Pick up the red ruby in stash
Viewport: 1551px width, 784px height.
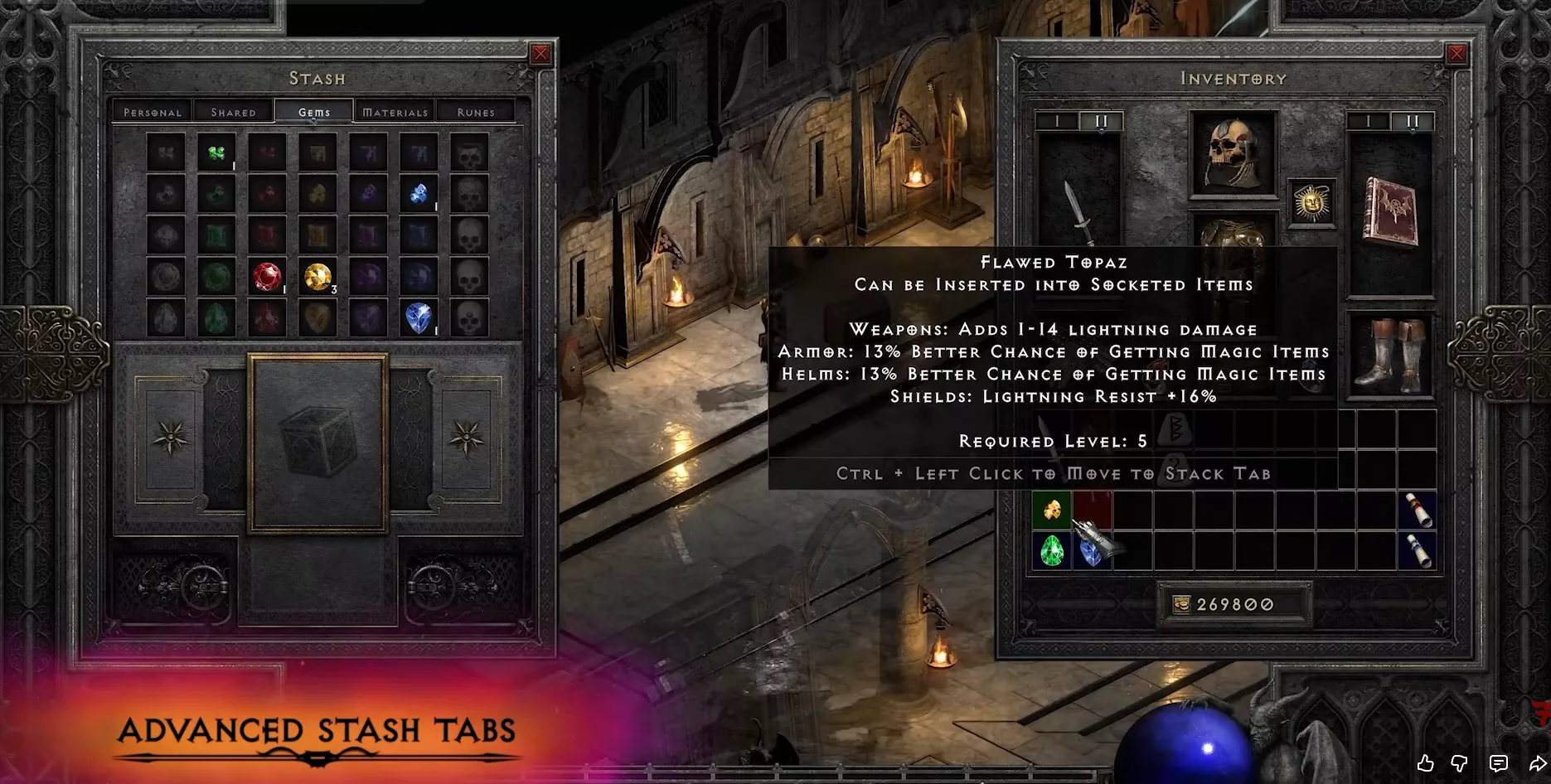pyautogui.click(x=267, y=277)
